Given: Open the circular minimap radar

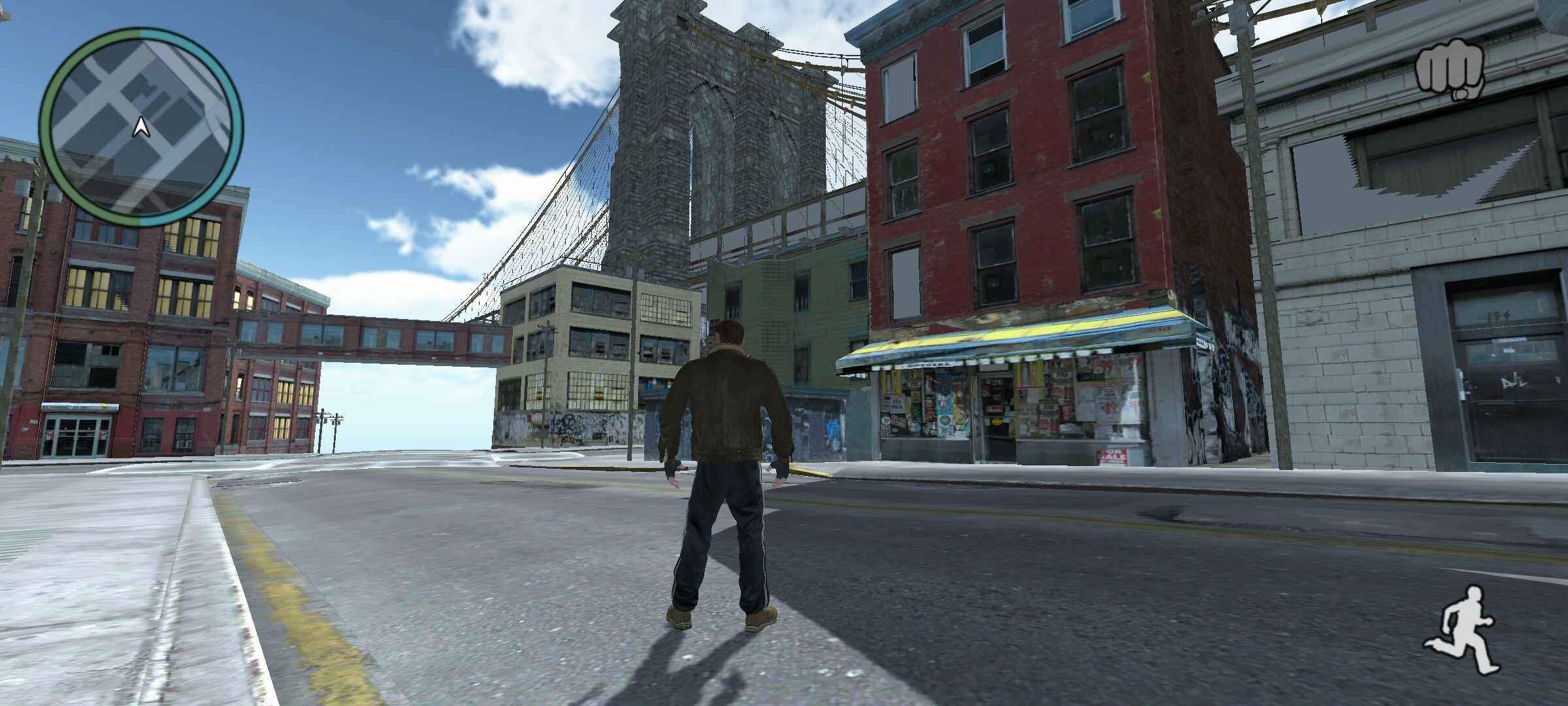Looking at the screenshot, I should click(140, 127).
